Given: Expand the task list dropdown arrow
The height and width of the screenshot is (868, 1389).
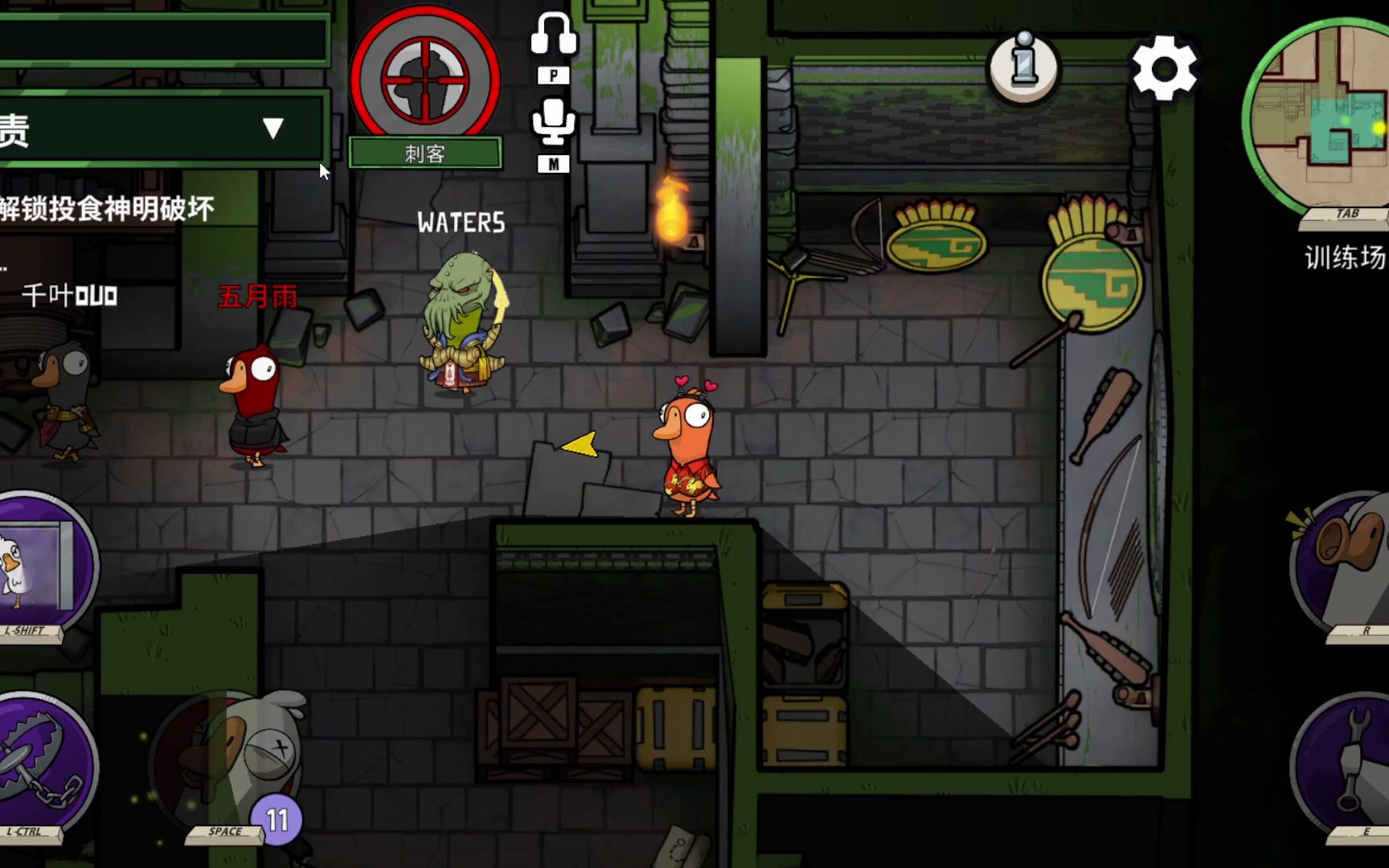Looking at the screenshot, I should [x=273, y=129].
